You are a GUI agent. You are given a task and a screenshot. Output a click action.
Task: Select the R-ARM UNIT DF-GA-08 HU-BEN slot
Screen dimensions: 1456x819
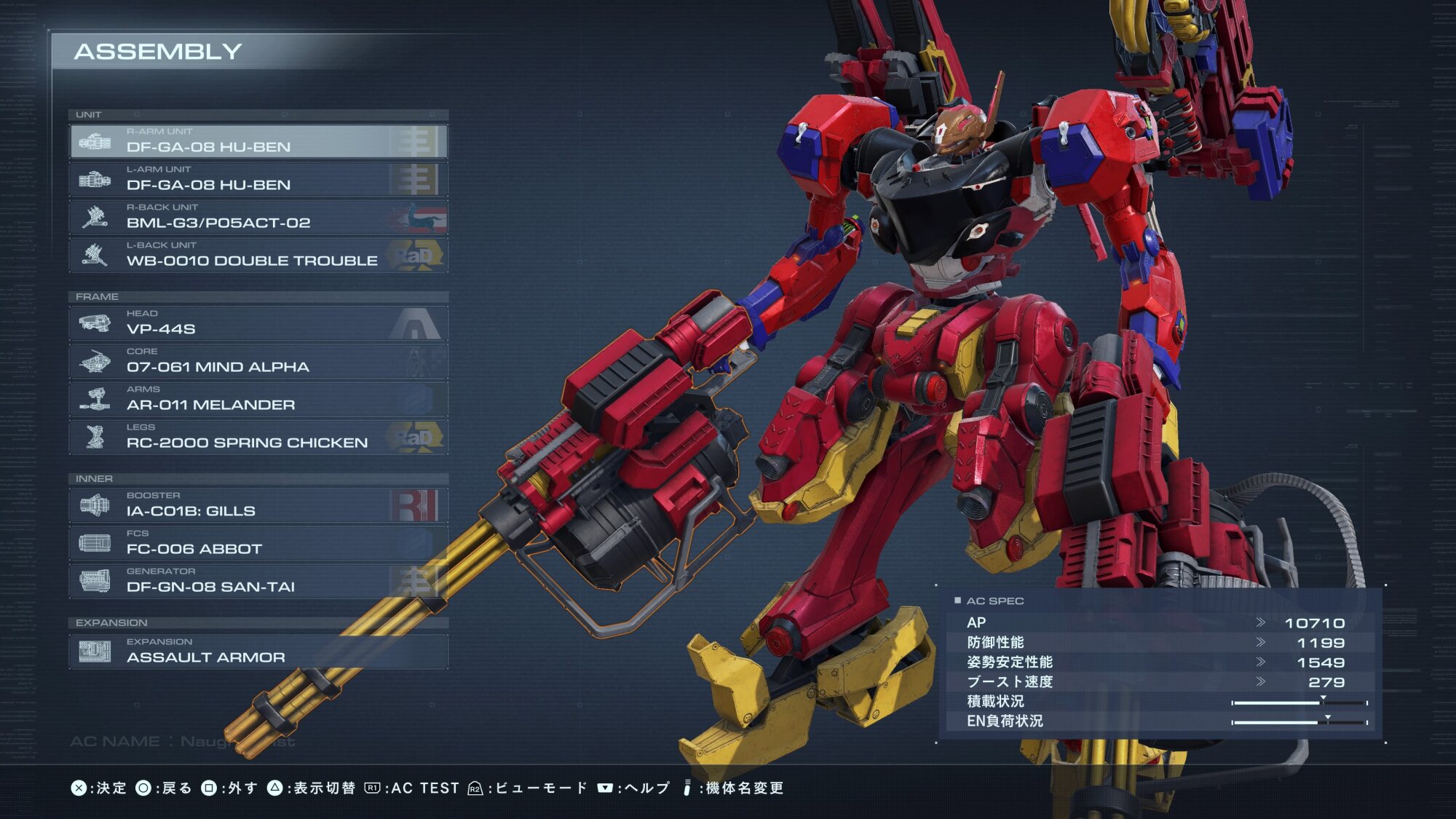pos(258,141)
